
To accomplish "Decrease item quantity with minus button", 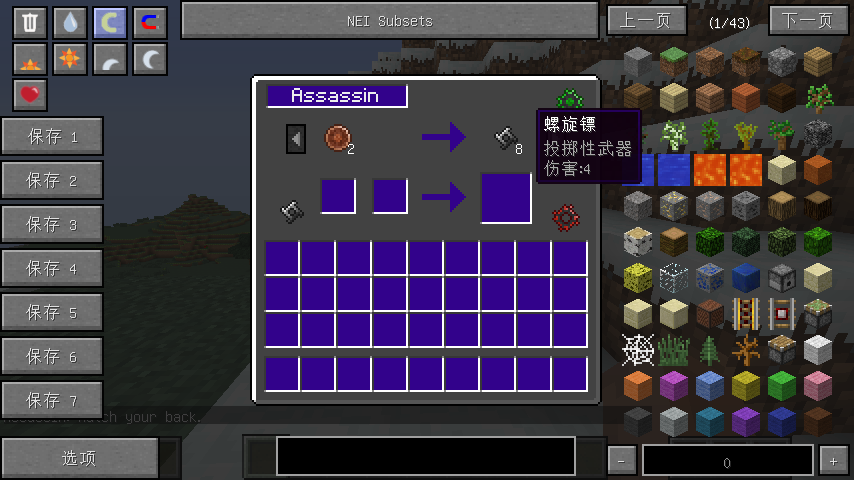I will [x=622, y=461].
